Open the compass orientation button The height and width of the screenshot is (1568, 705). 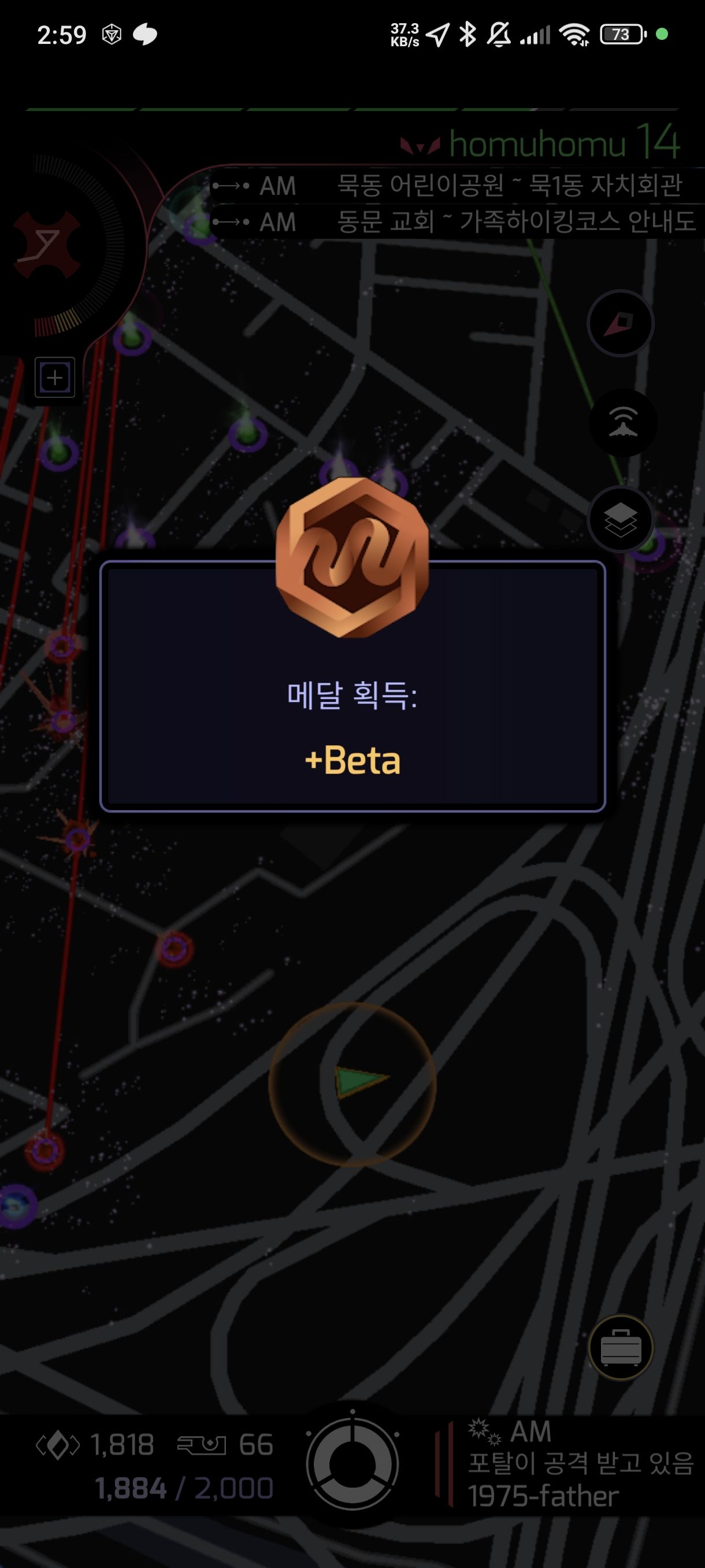pos(620,323)
